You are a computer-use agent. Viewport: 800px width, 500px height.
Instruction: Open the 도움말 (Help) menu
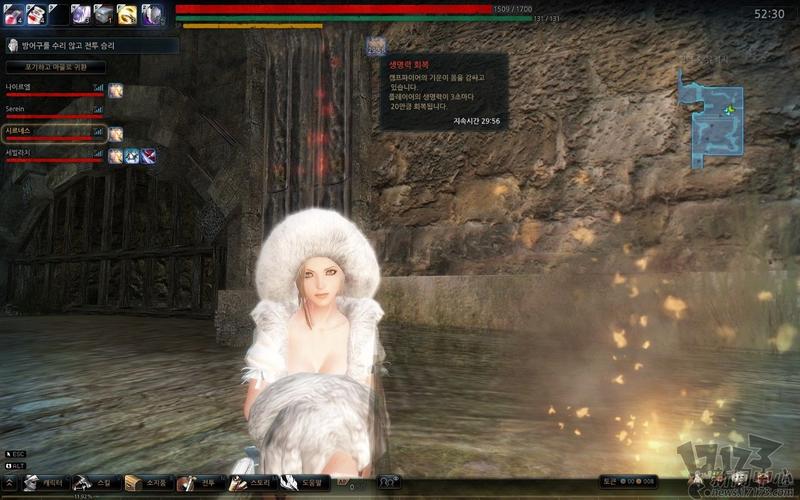point(303,483)
